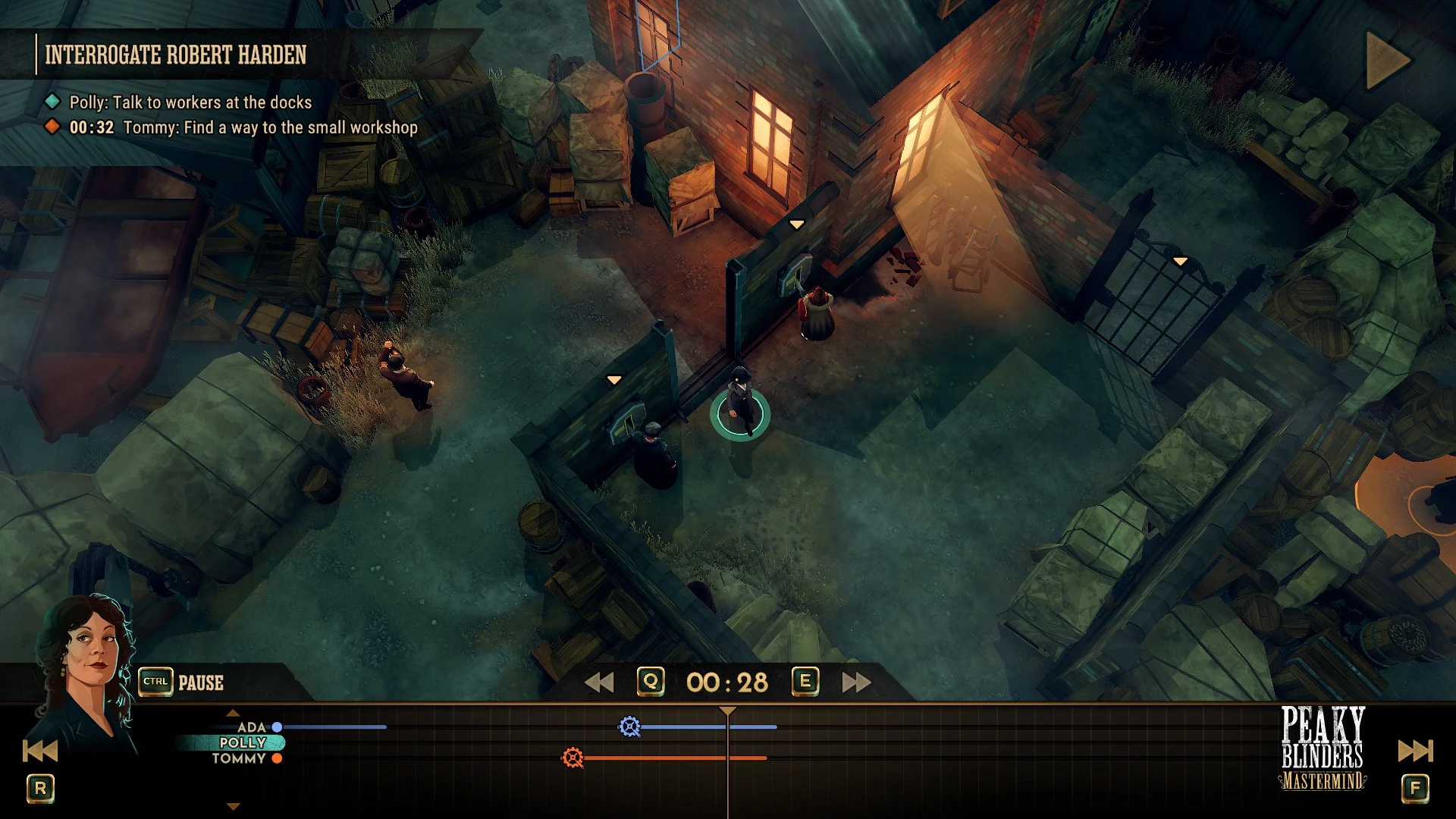The image size is (1456, 819).
Task: Fast-forward time with the double-right arrows
Action: (856, 682)
